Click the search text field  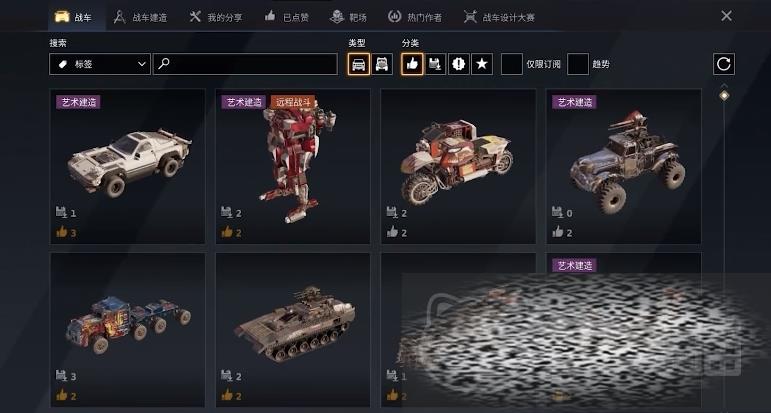click(x=246, y=64)
